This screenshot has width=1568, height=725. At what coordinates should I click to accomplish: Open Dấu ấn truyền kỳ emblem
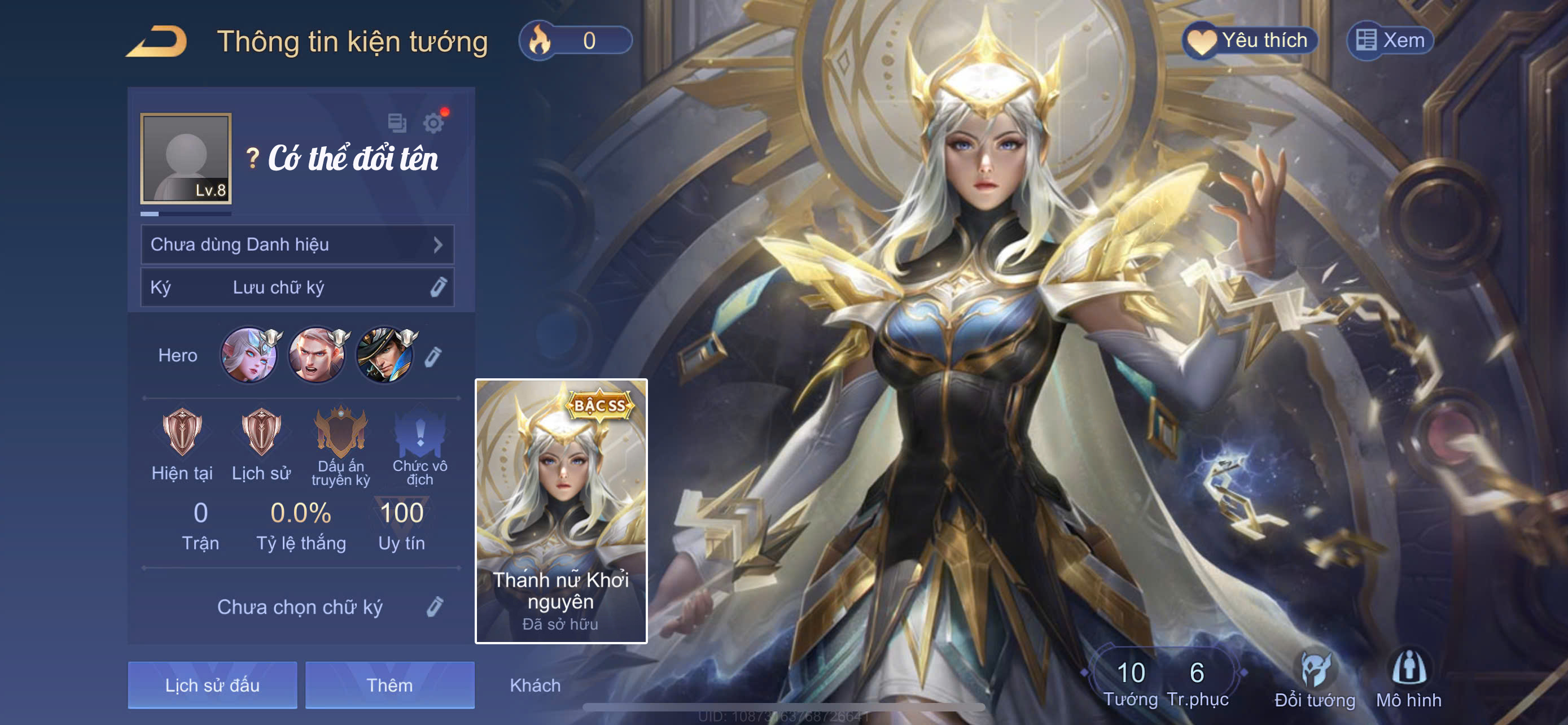341,432
